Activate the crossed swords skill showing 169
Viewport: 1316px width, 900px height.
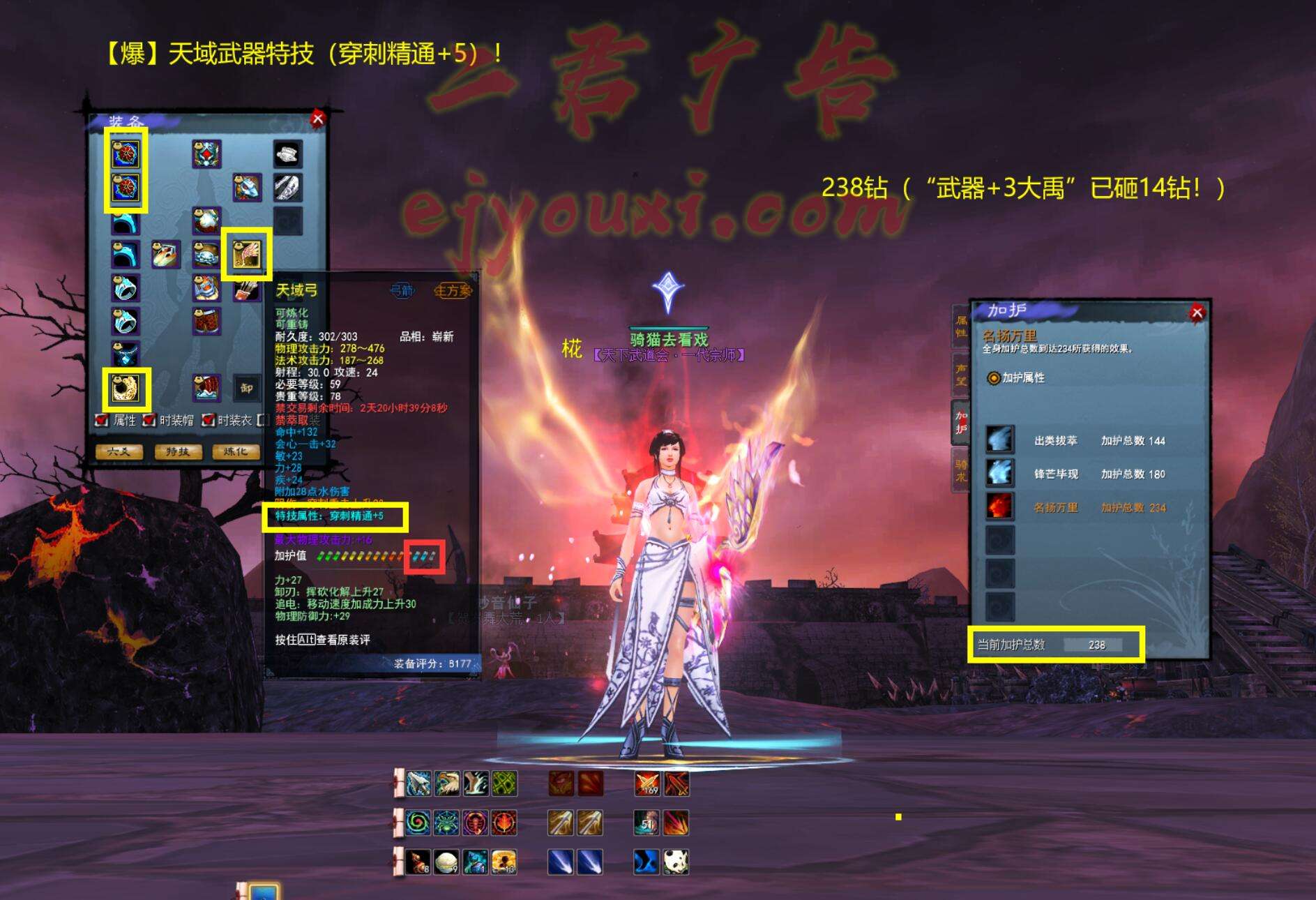647,784
